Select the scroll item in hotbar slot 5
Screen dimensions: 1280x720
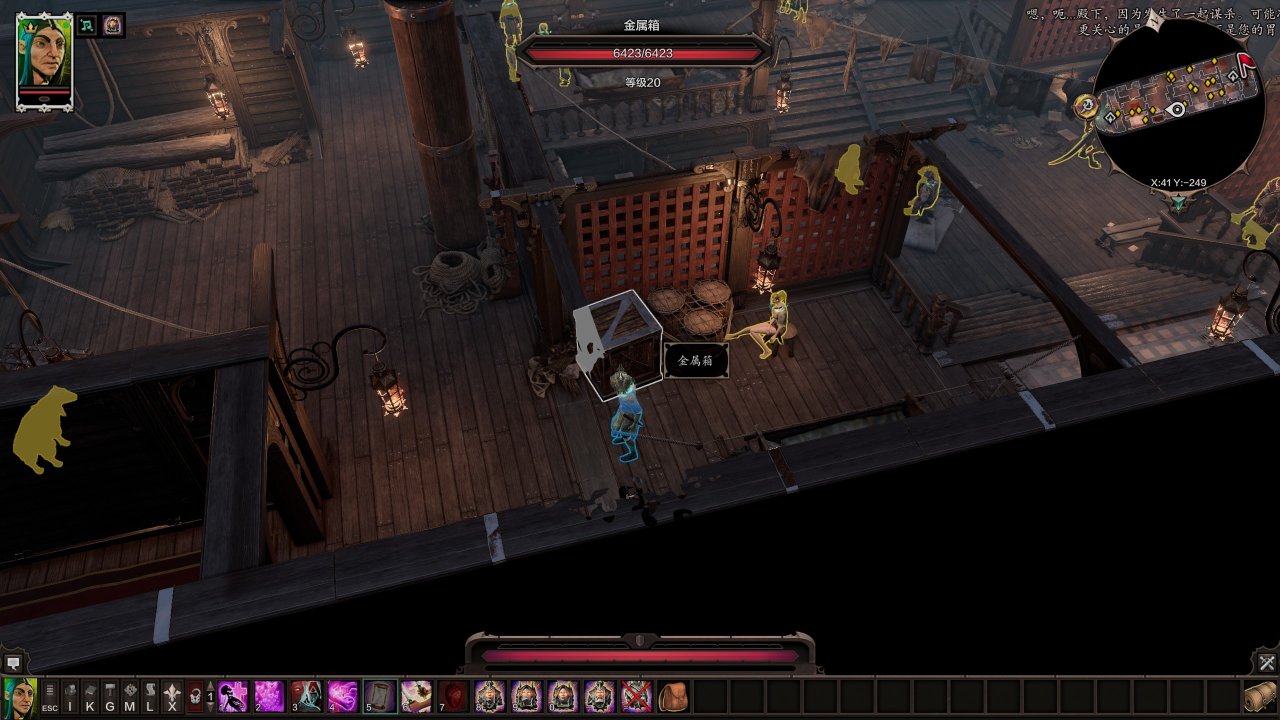(379, 696)
